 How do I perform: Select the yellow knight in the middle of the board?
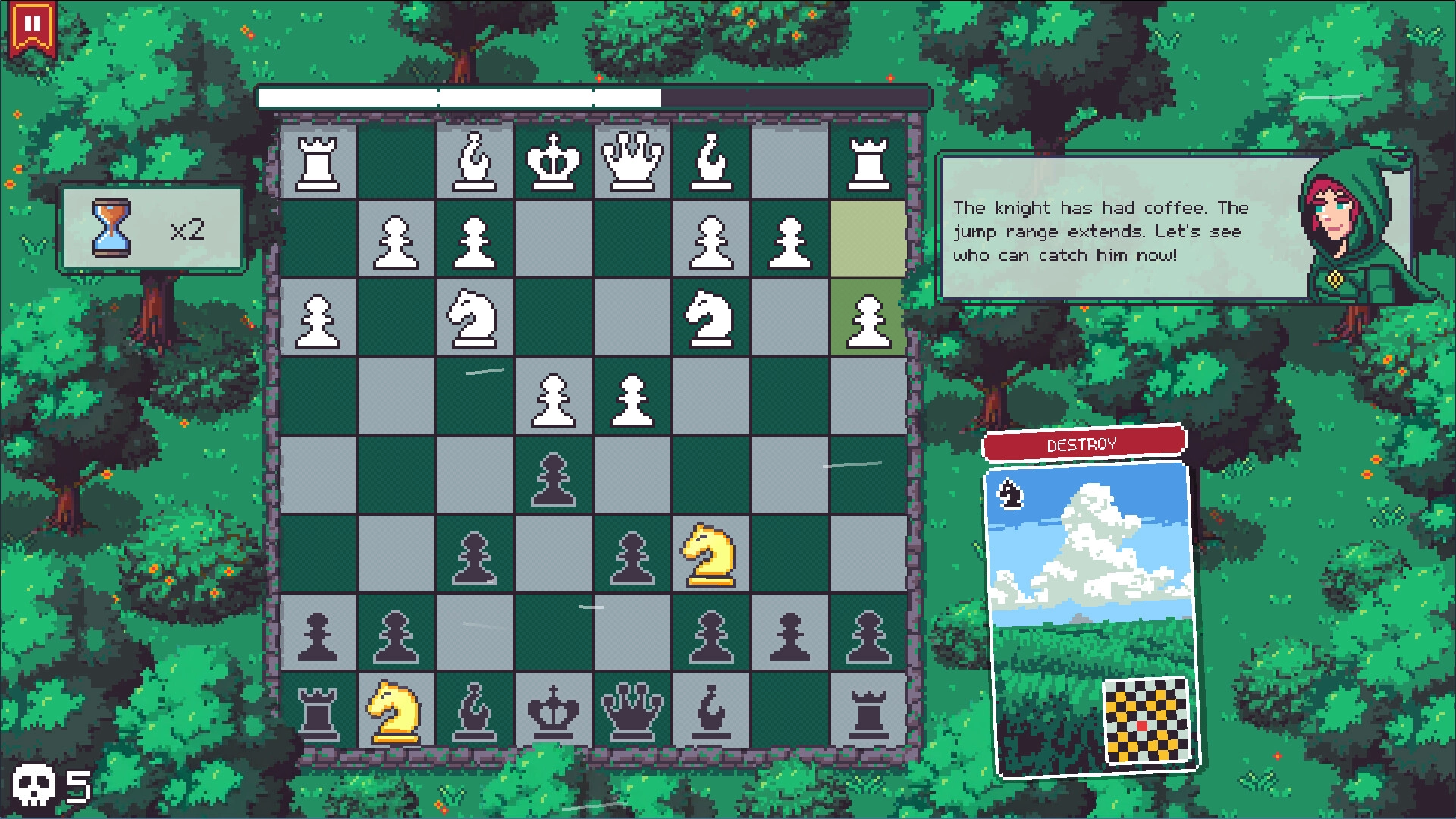(709, 554)
